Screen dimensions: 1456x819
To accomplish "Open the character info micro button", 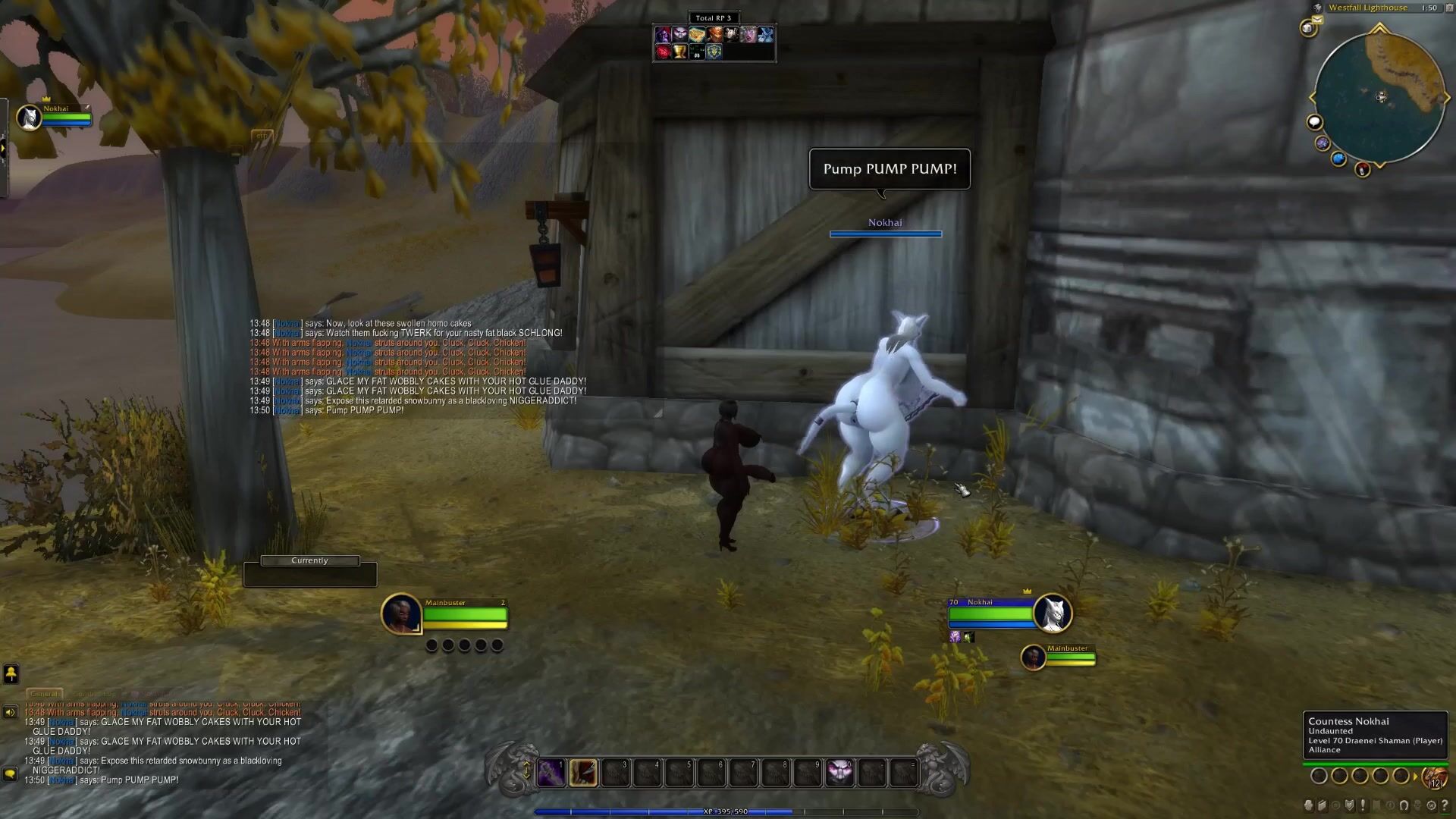I will pos(1308,805).
